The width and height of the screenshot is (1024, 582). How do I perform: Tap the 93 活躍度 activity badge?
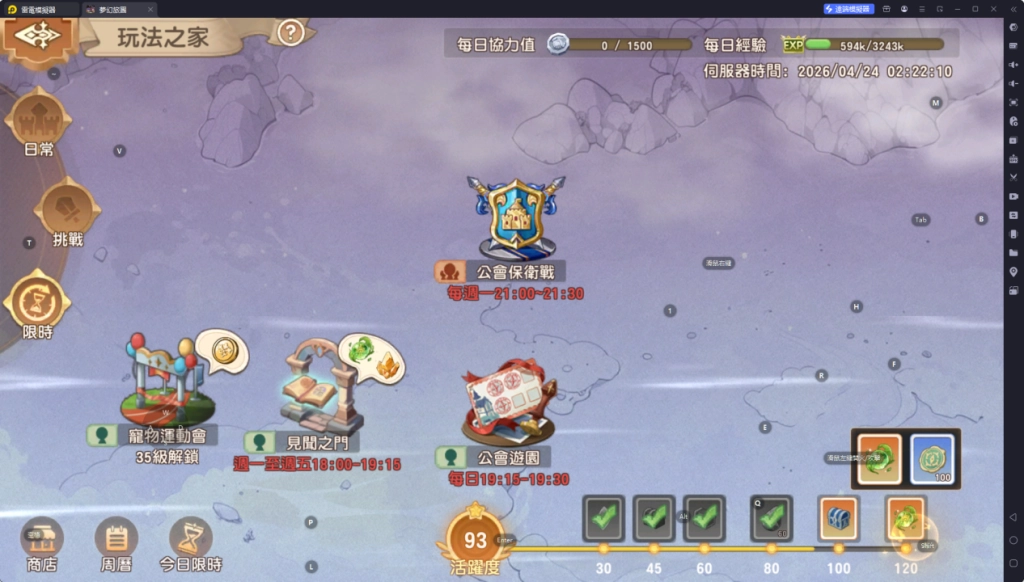[x=476, y=540]
